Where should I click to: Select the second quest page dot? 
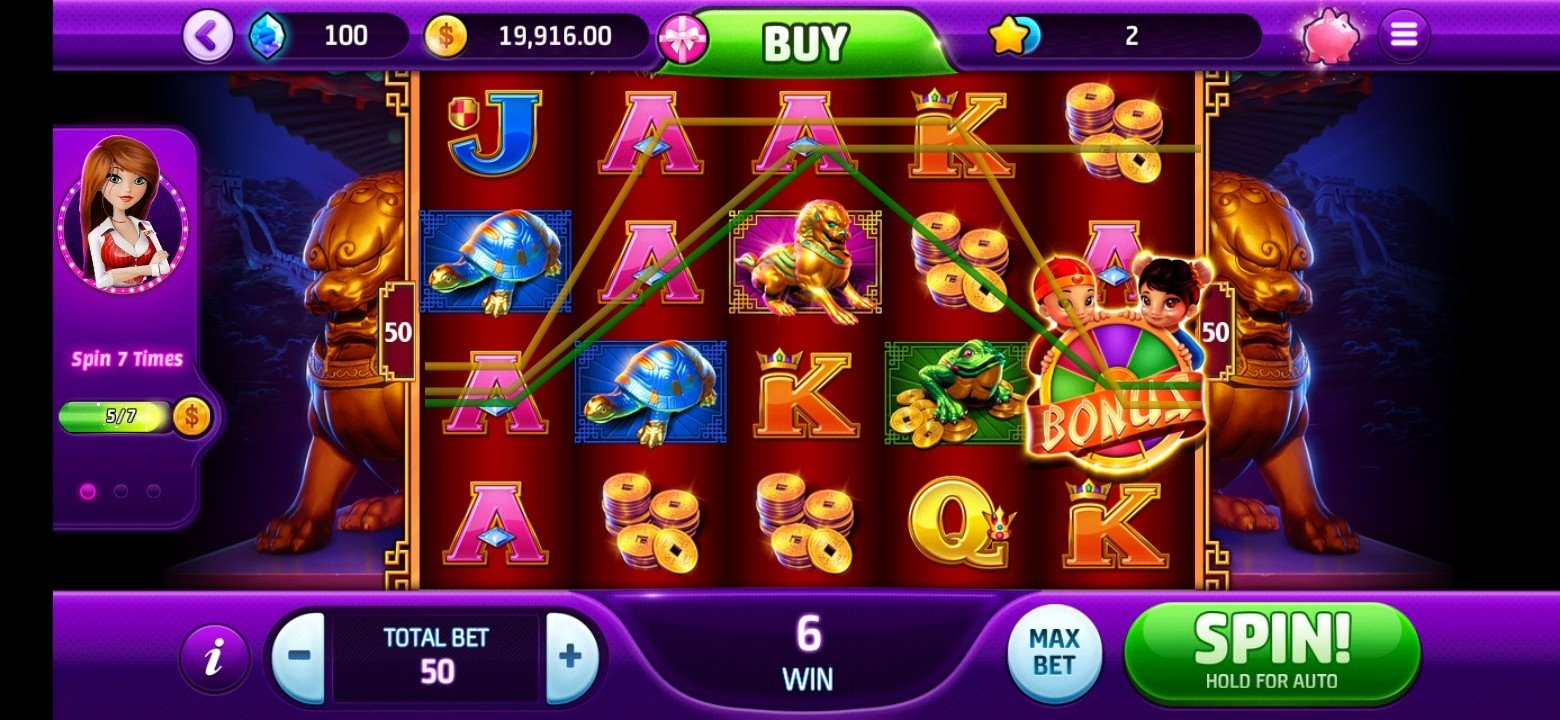(x=120, y=490)
